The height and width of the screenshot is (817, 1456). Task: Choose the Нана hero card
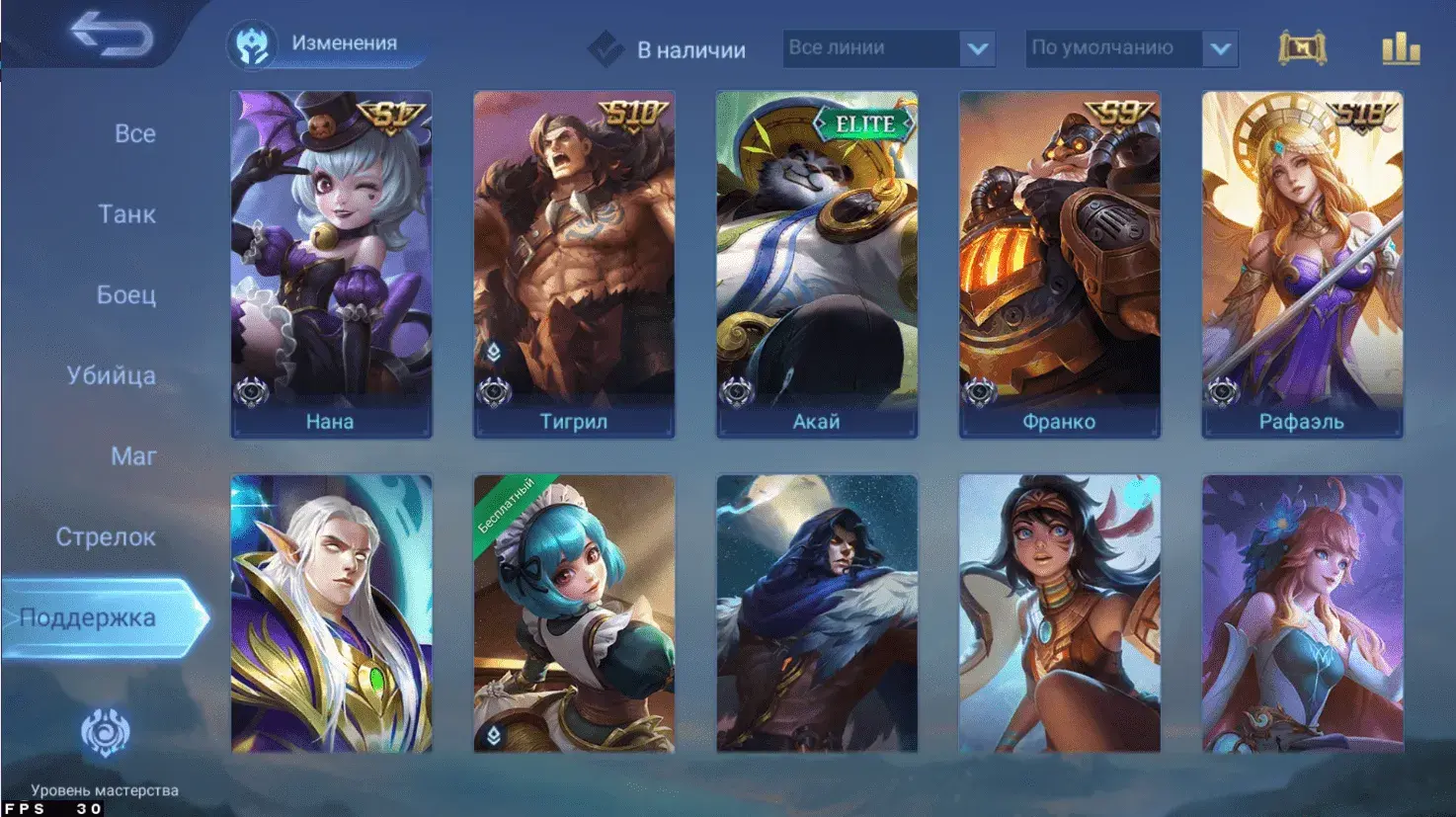331,264
